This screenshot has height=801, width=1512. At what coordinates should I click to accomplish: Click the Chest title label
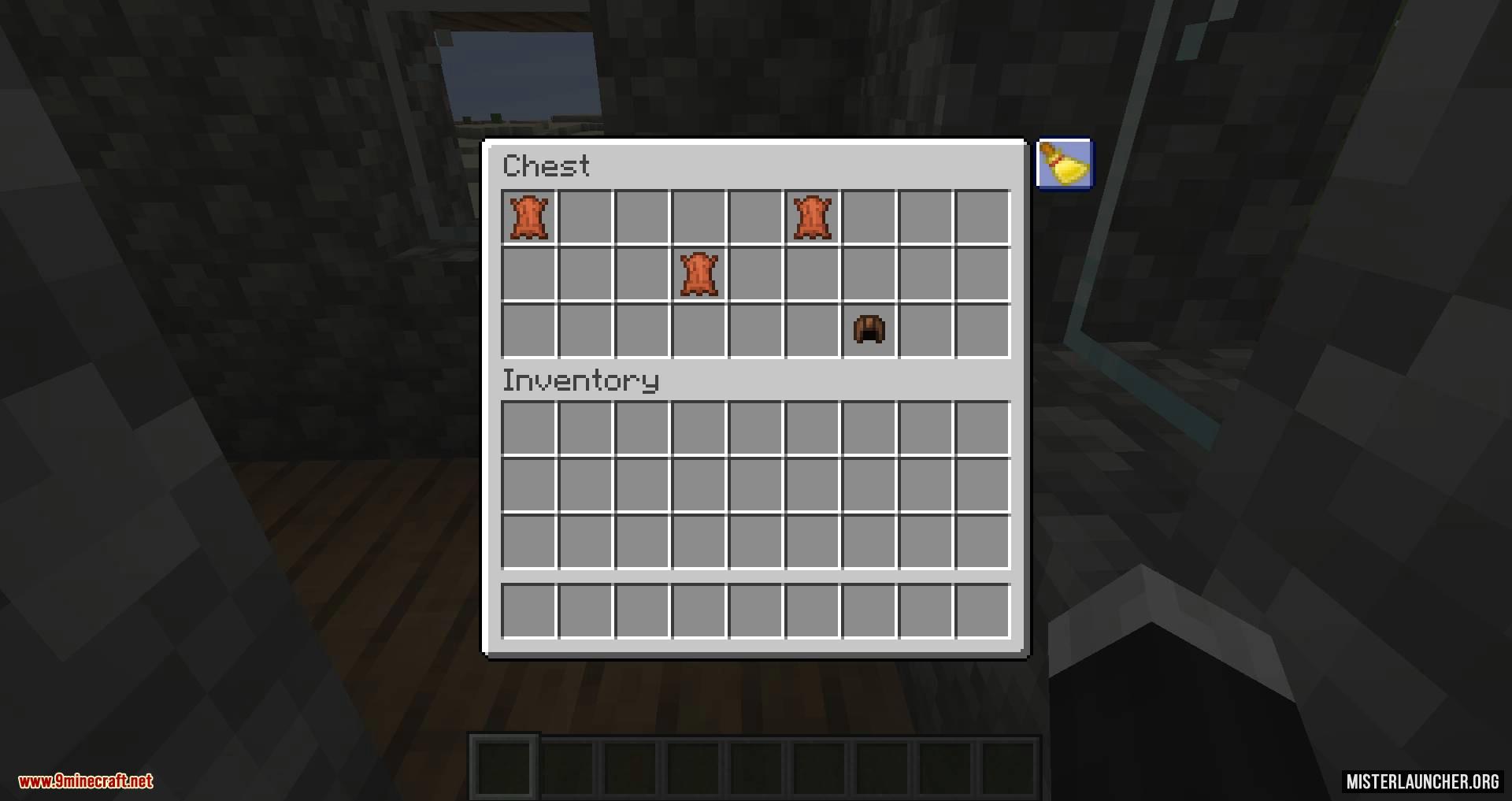click(x=547, y=165)
